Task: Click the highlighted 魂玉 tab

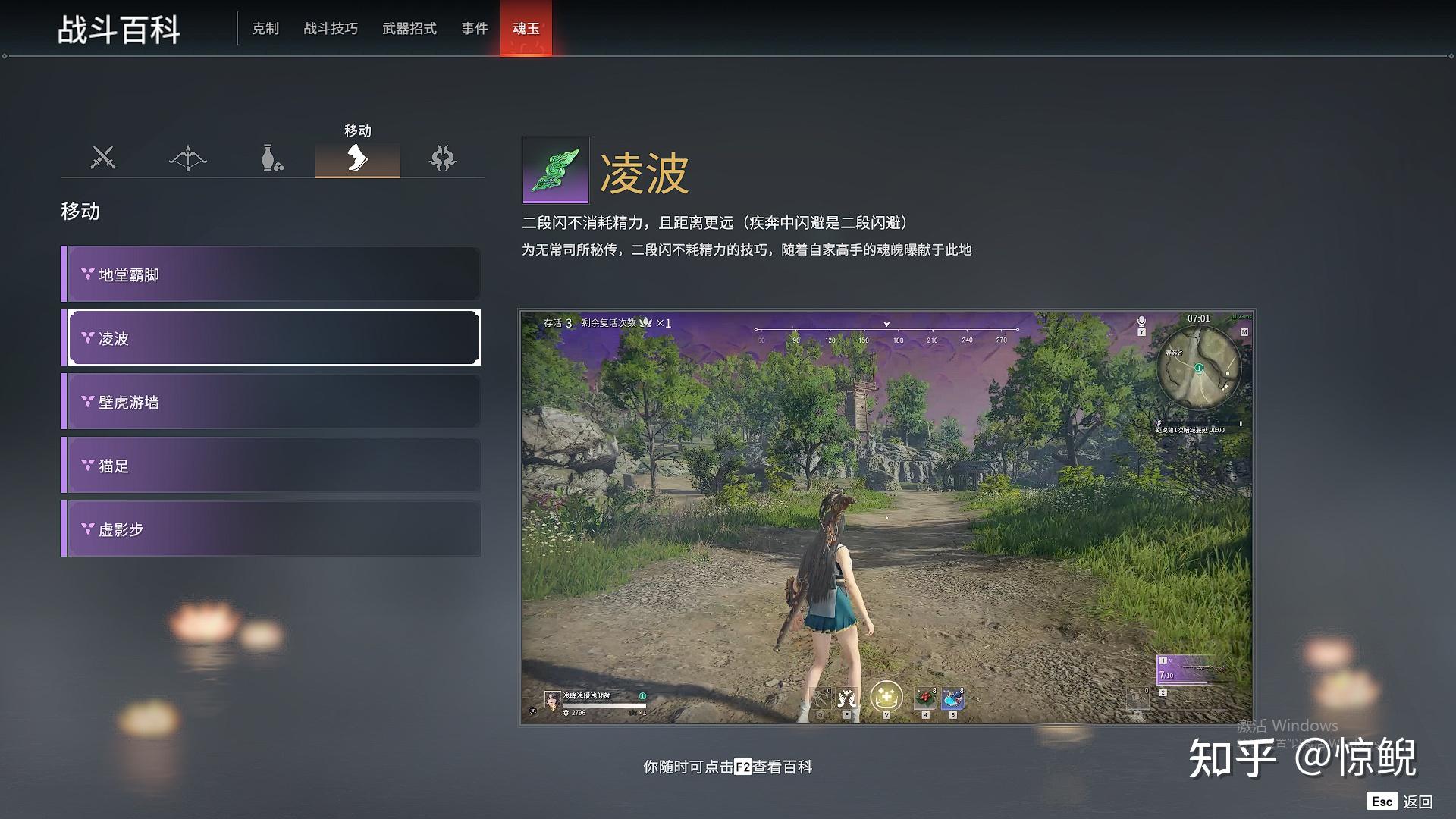Action: point(526,29)
